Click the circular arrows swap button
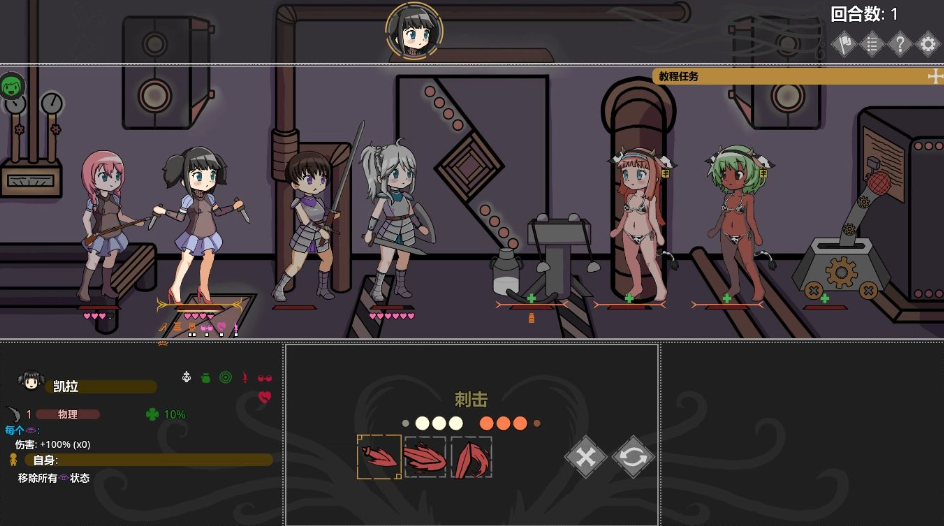The image size is (944, 526). coord(633,457)
